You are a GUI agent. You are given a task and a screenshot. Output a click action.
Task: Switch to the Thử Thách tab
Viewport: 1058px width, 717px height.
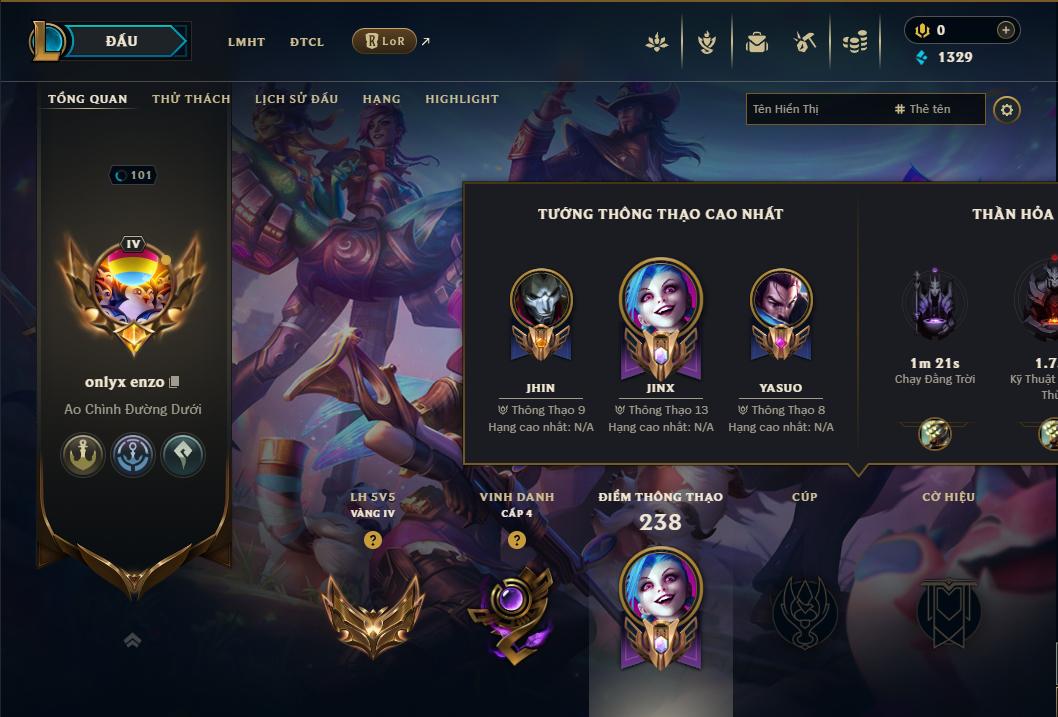click(191, 99)
